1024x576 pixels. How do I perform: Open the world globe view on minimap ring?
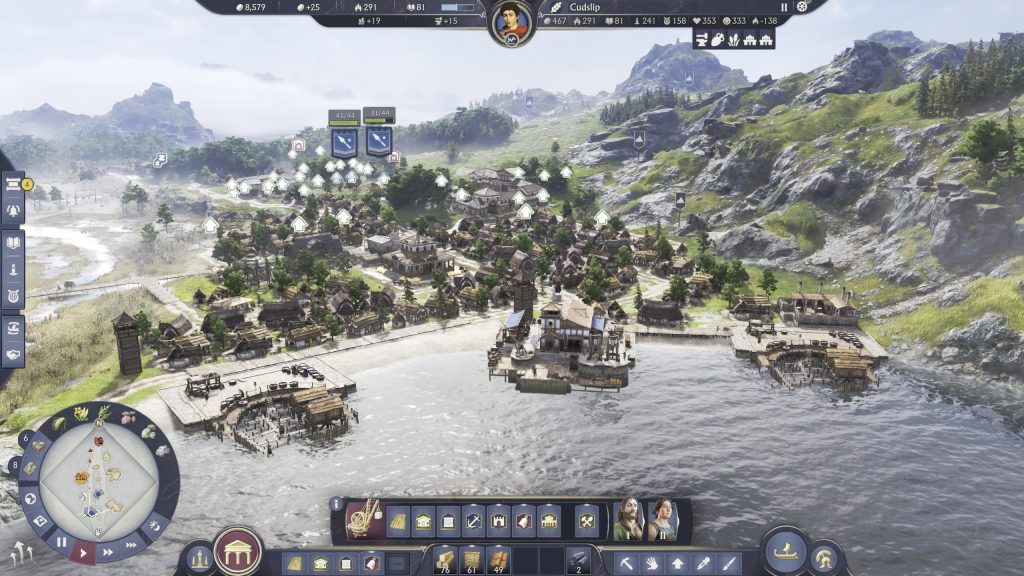[x=32, y=497]
